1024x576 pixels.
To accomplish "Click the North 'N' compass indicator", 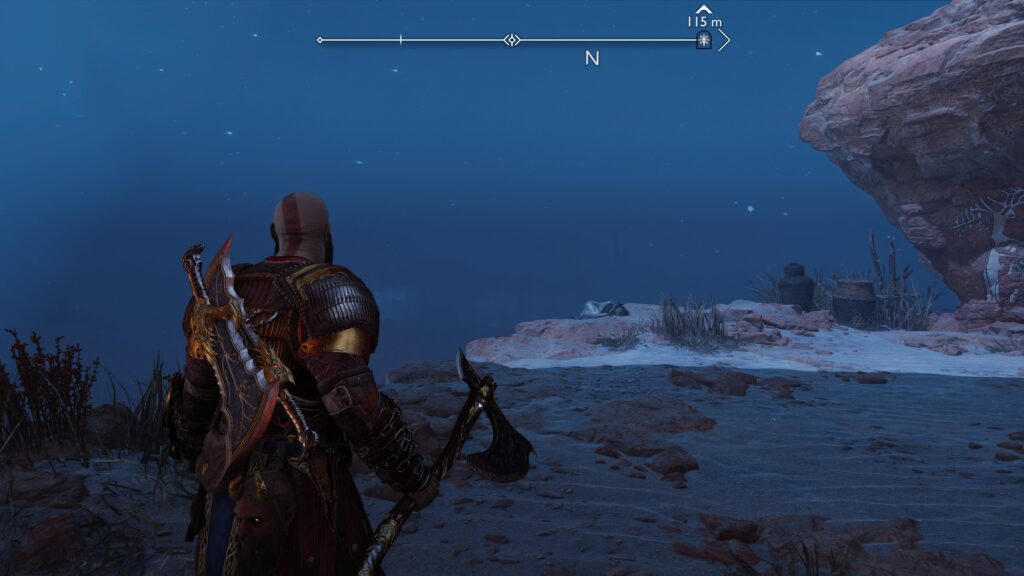I will pos(592,59).
